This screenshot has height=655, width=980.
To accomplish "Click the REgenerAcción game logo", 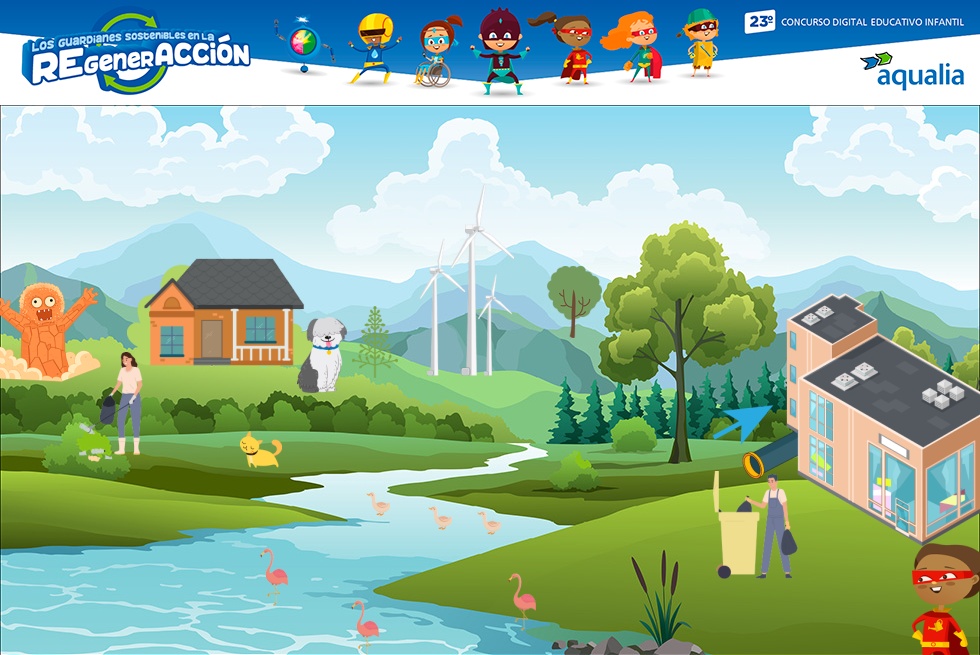I will 137,55.
